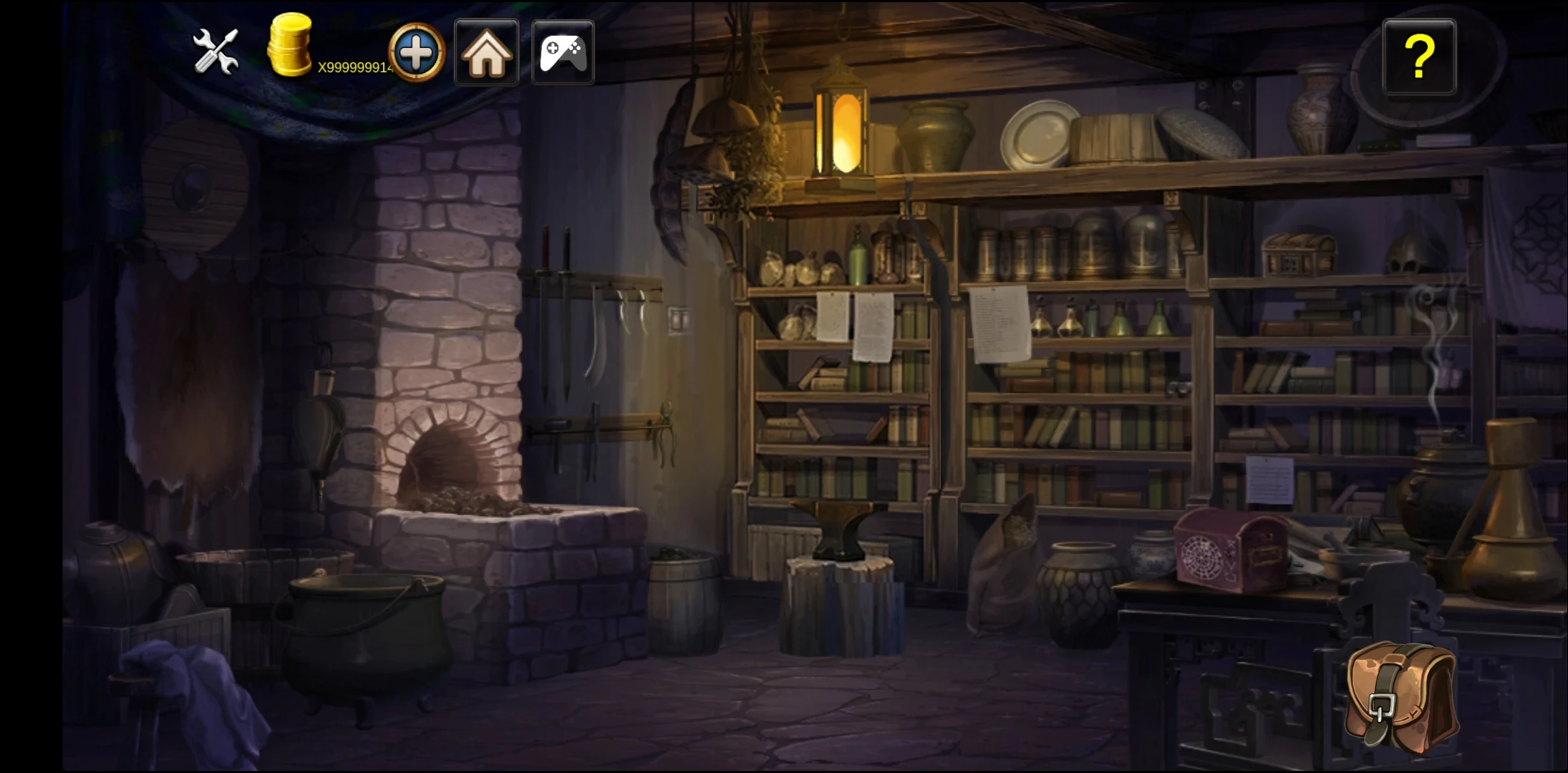Open the wrench and screwdriver settings
Image resolution: width=1568 pixels, height=773 pixels.
coord(216,52)
